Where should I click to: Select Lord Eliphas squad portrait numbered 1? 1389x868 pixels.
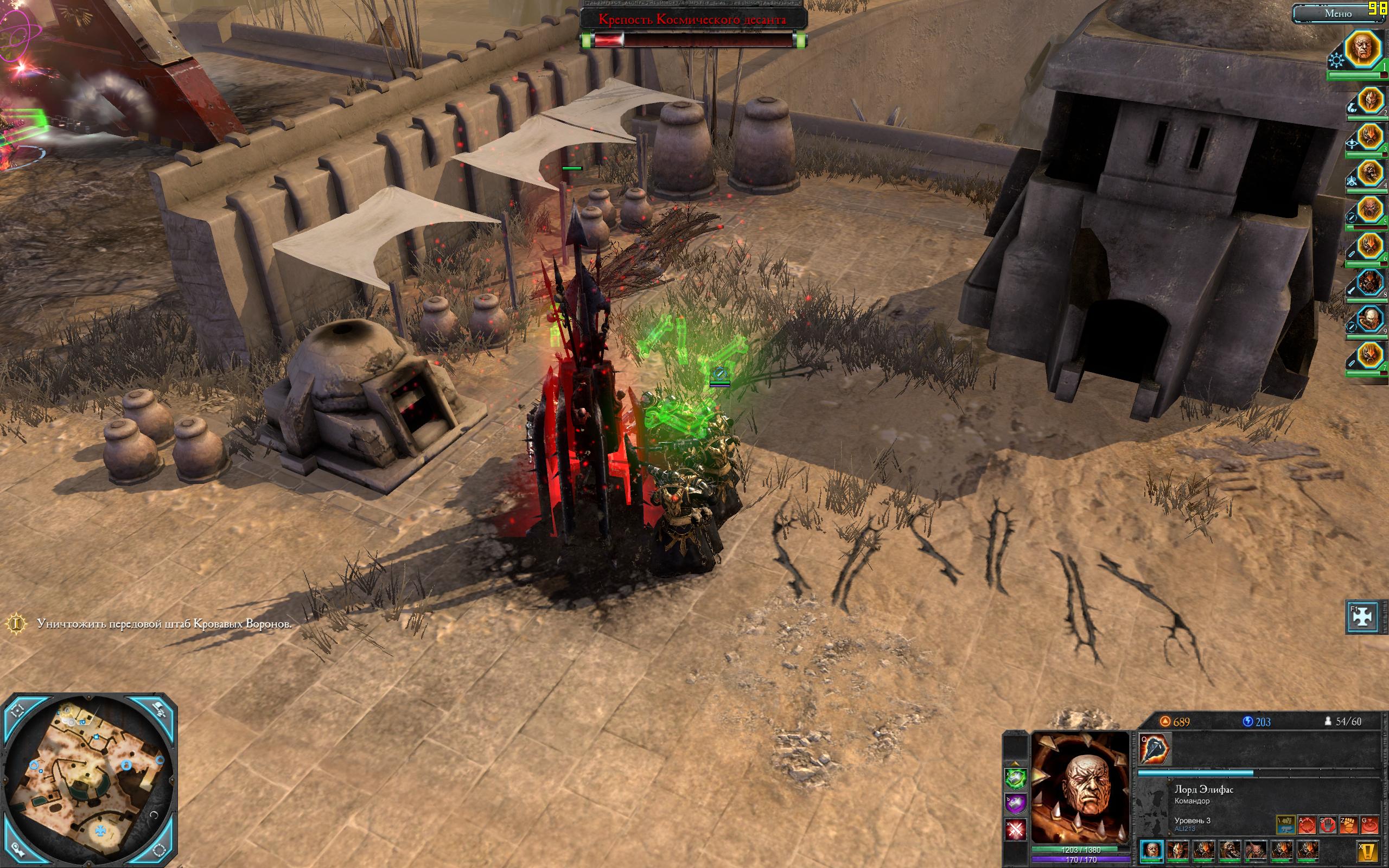1363,49
